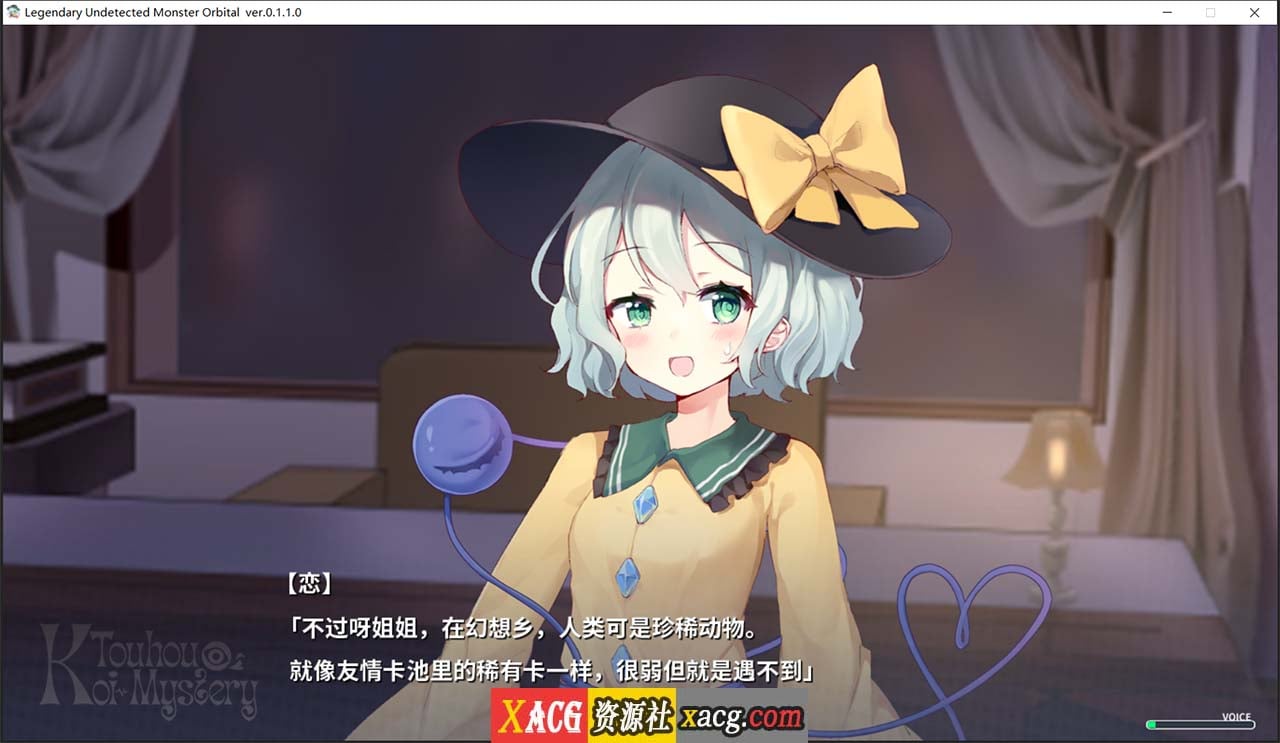
Task: Click the game's application icon in titlebar
Action: coord(14,12)
